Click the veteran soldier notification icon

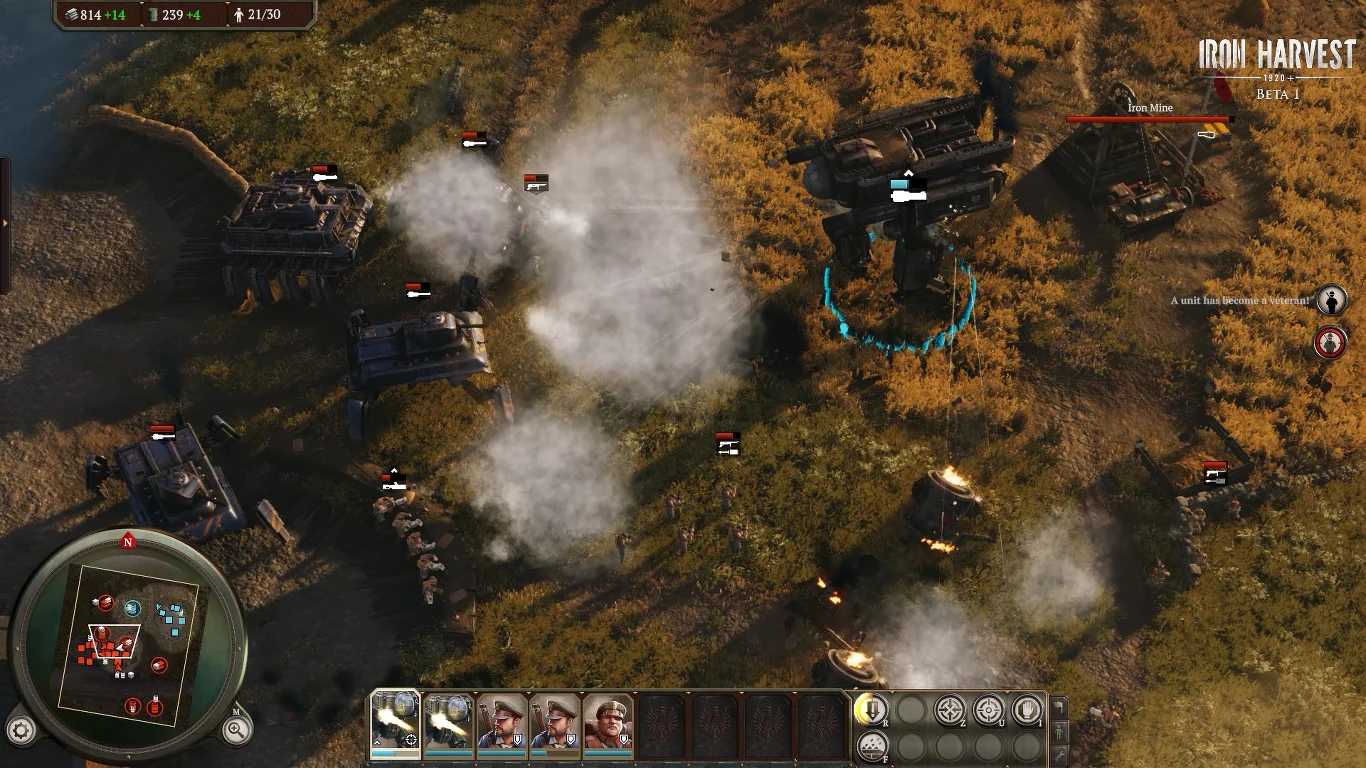click(x=1332, y=300)
